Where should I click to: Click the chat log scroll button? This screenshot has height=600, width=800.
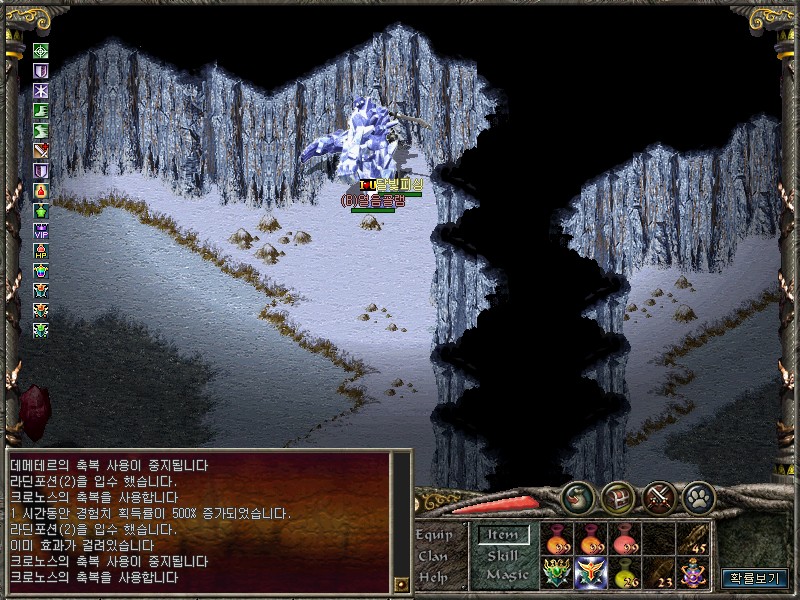click(x=401, y=582)
